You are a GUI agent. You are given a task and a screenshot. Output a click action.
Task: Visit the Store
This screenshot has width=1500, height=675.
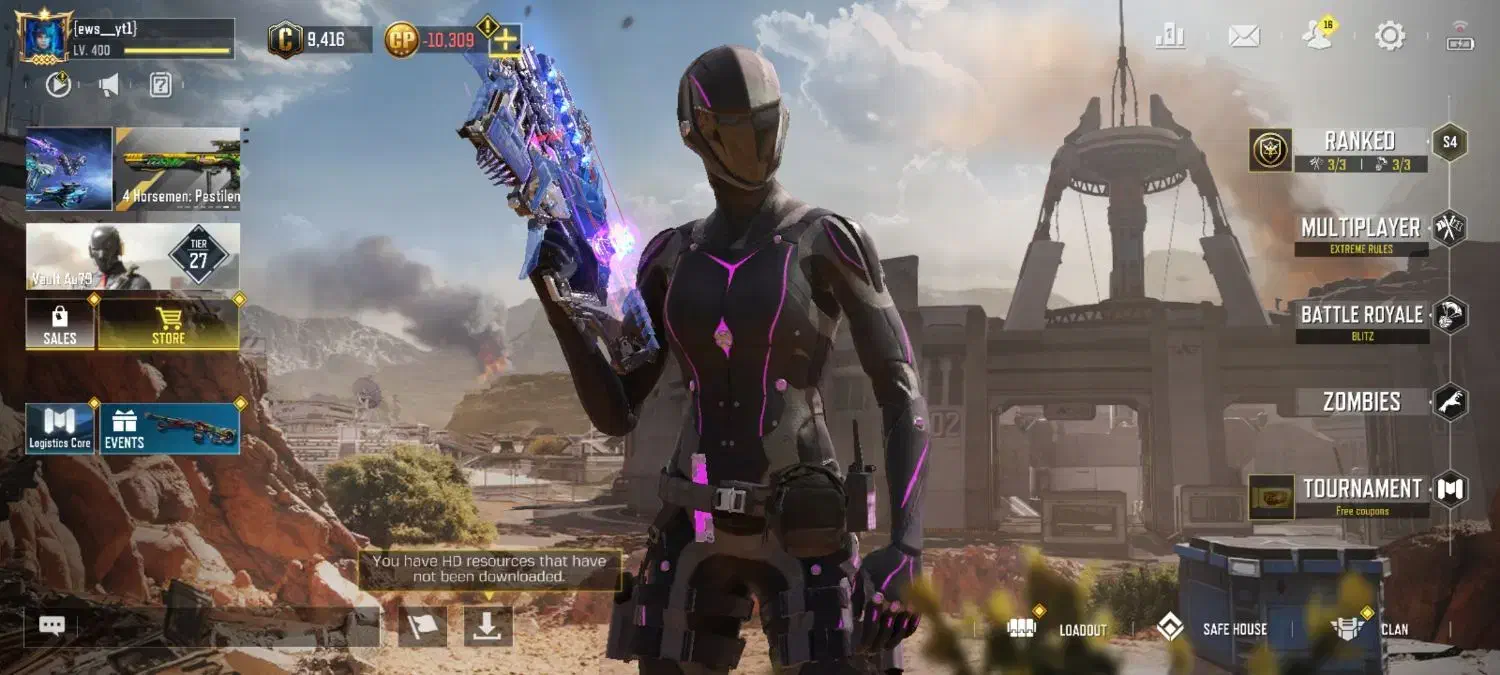tap(168, 325)
